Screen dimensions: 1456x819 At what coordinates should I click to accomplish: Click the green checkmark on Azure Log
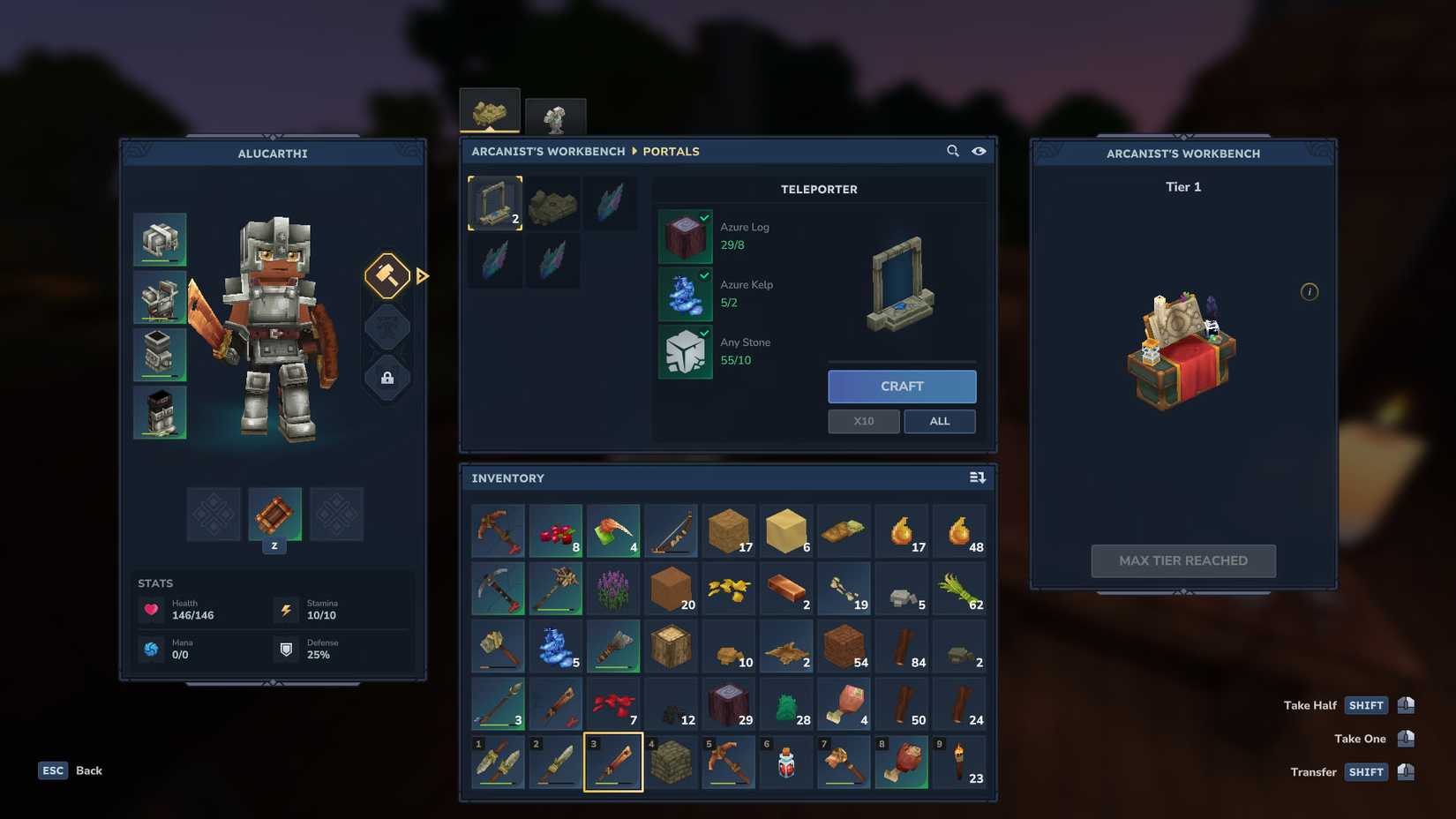pos(703,217)
